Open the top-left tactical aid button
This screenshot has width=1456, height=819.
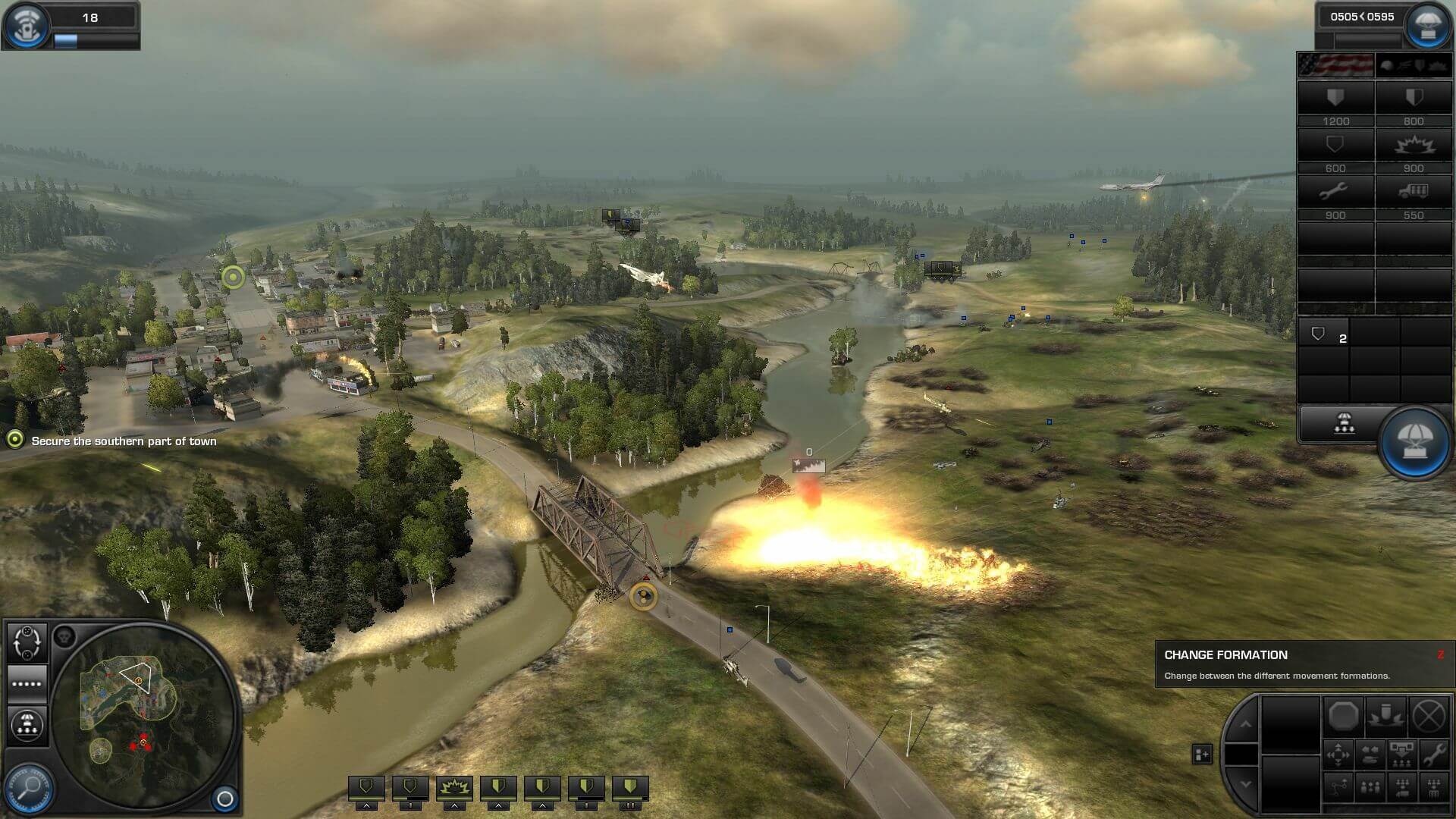point(27,24)
